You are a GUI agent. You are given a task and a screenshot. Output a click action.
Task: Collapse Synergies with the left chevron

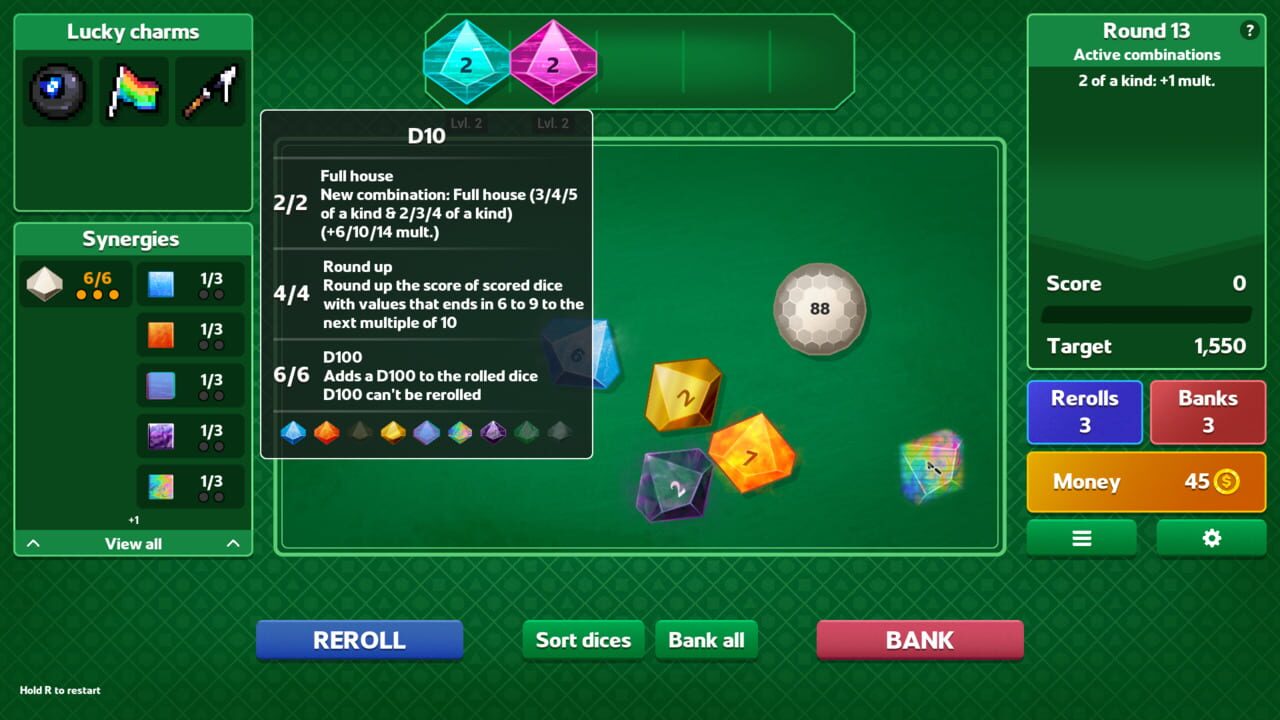point(32,543)
